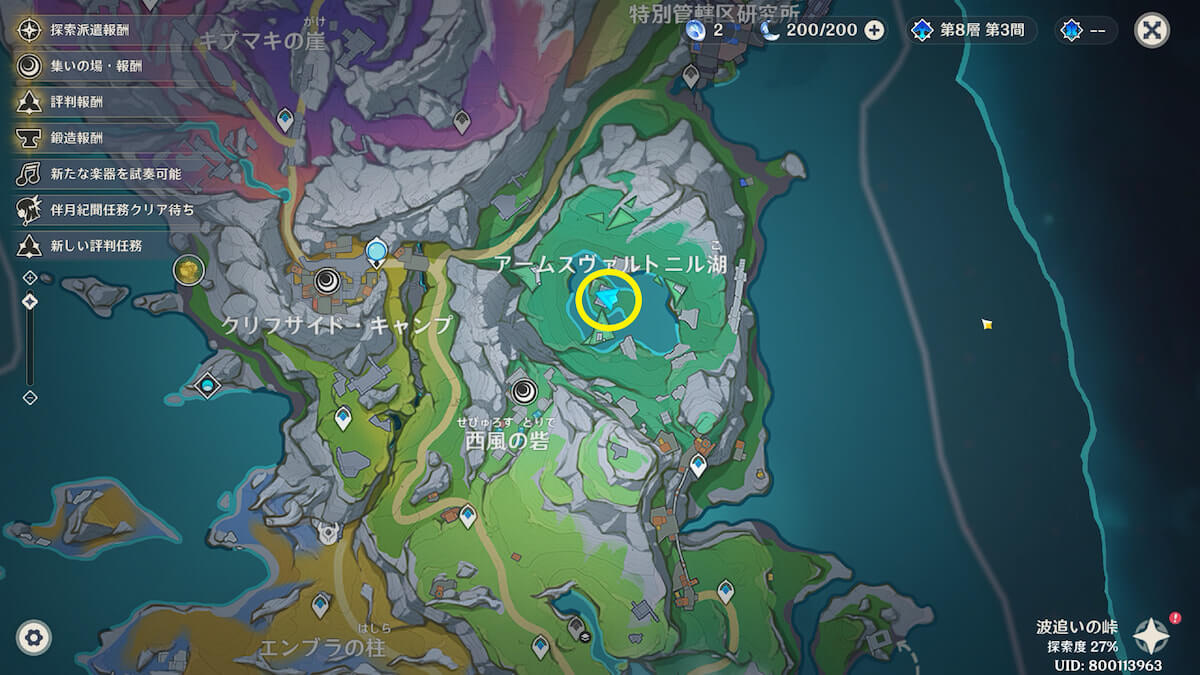Select the spiral marker in クリフサイド・キャンプ

(326, 281)
